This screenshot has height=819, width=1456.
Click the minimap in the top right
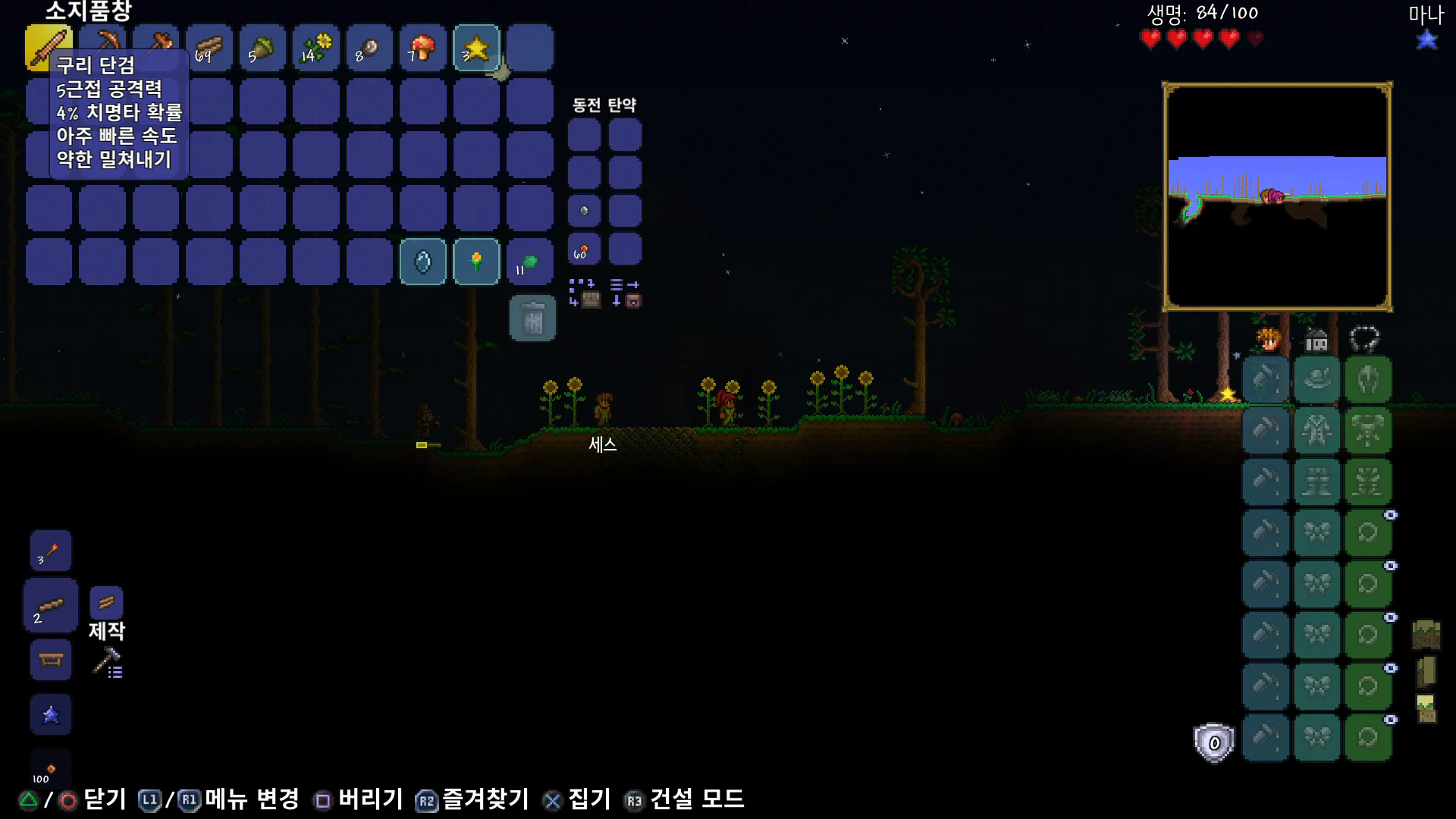tap(1278, 193)
